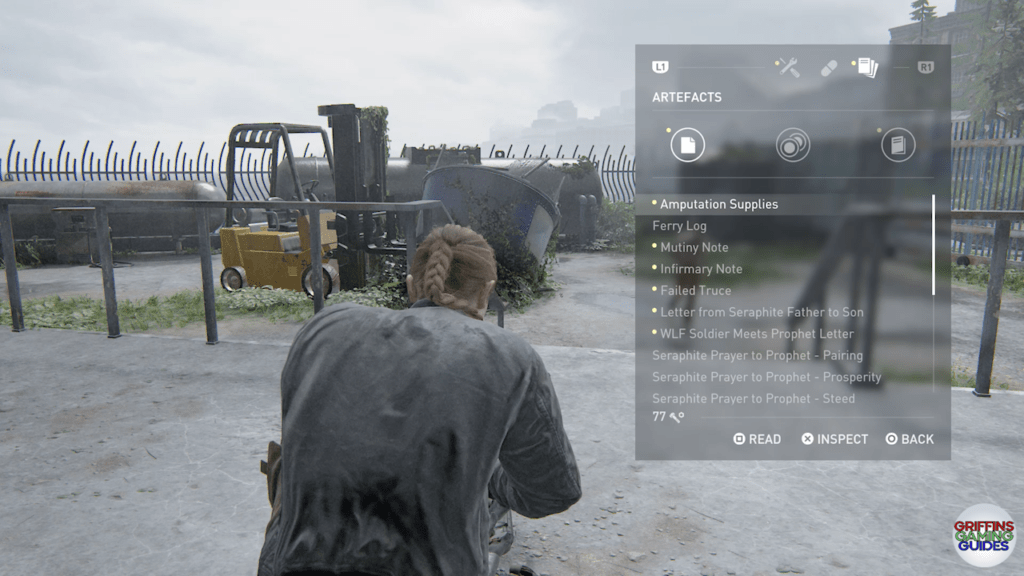Select the stacked papers collectibles tab
Screen dimensions: 1024x576
click(x=867, y=67)
